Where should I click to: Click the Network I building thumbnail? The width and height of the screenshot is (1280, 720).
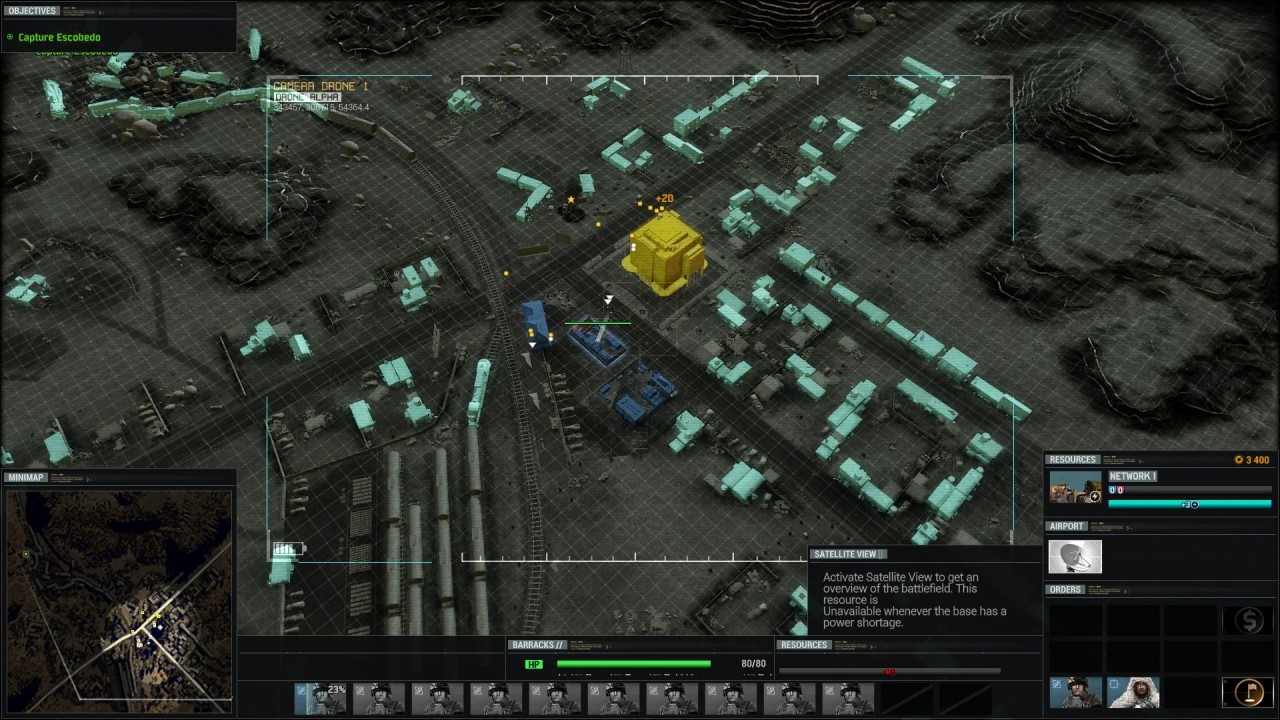coord(1075,488)
